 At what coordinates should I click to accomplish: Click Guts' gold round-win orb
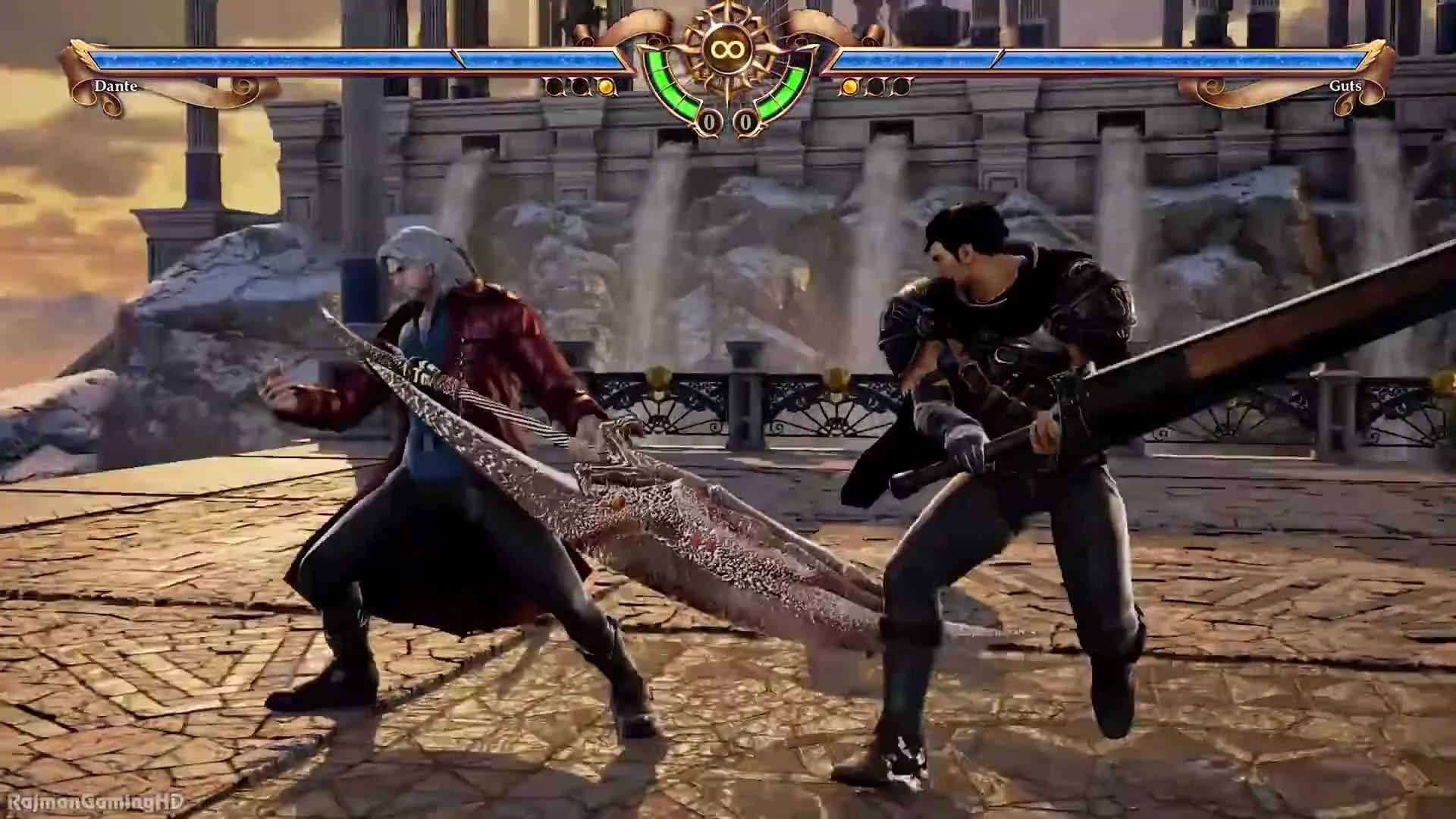[848, 87]
